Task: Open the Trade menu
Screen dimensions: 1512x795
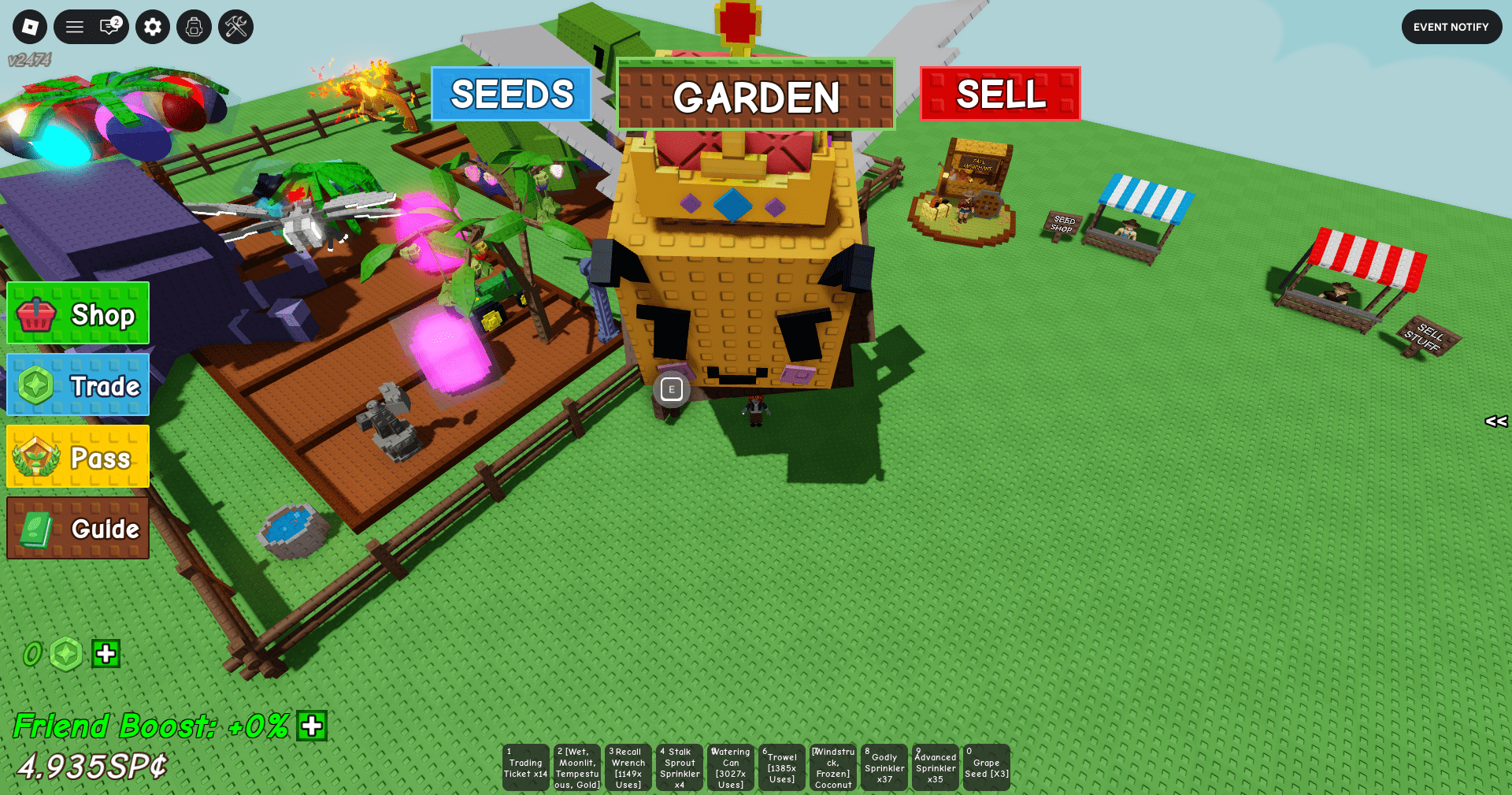Action: [76, 385]
